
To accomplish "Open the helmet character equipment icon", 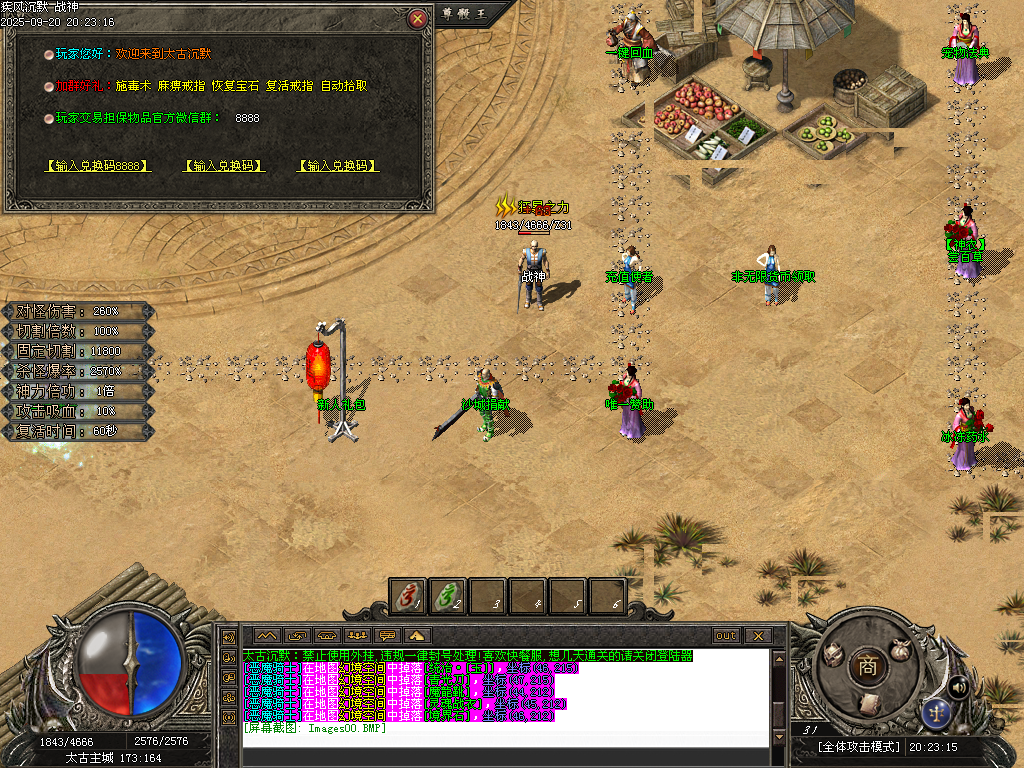I will tap(833, 653).
